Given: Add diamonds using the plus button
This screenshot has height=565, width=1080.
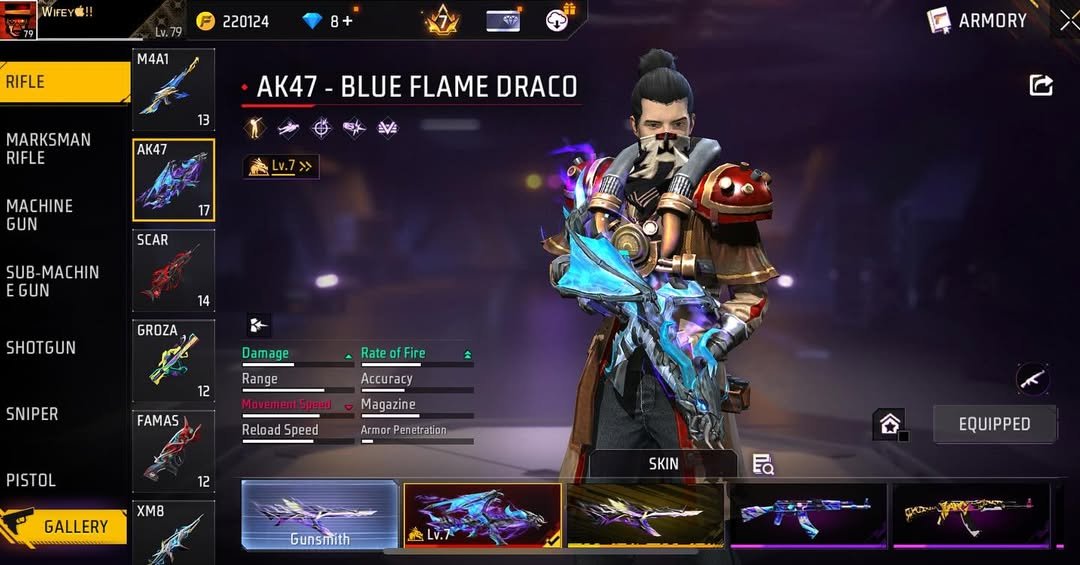Looking at the screenshot, I should 348,21.
